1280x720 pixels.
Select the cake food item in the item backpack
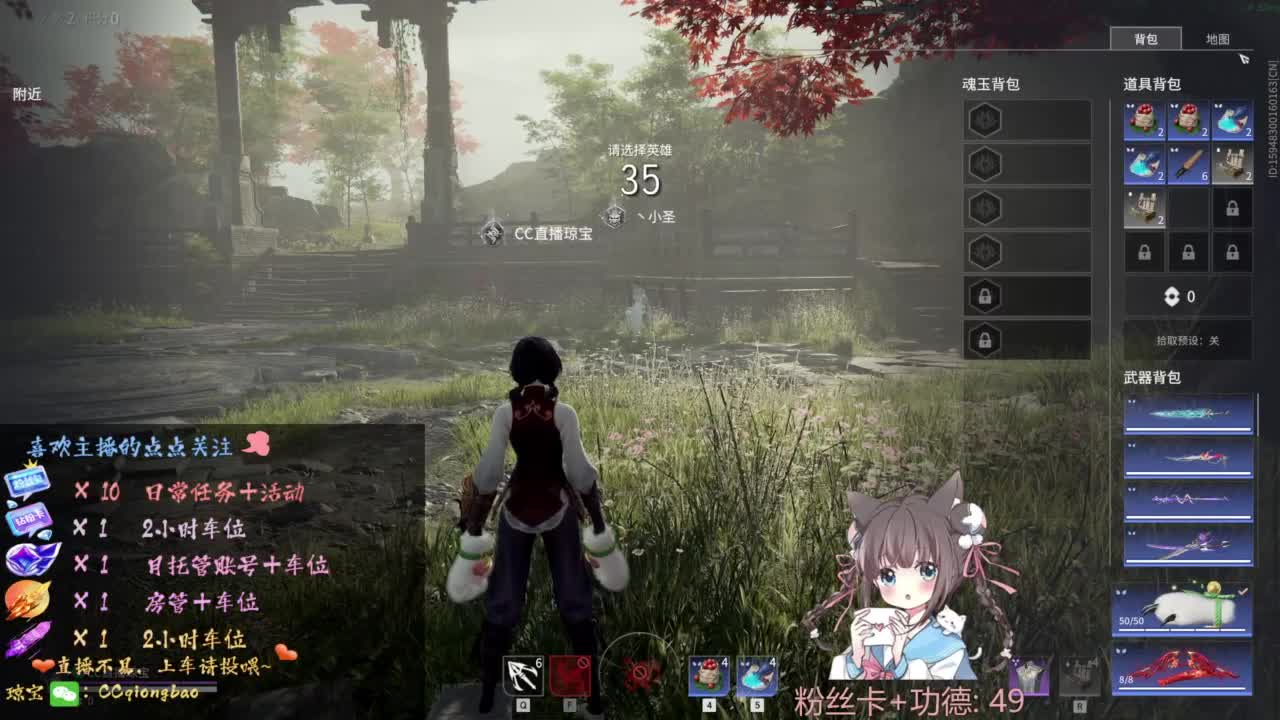pyautogui.click(x=1144, y=121)
